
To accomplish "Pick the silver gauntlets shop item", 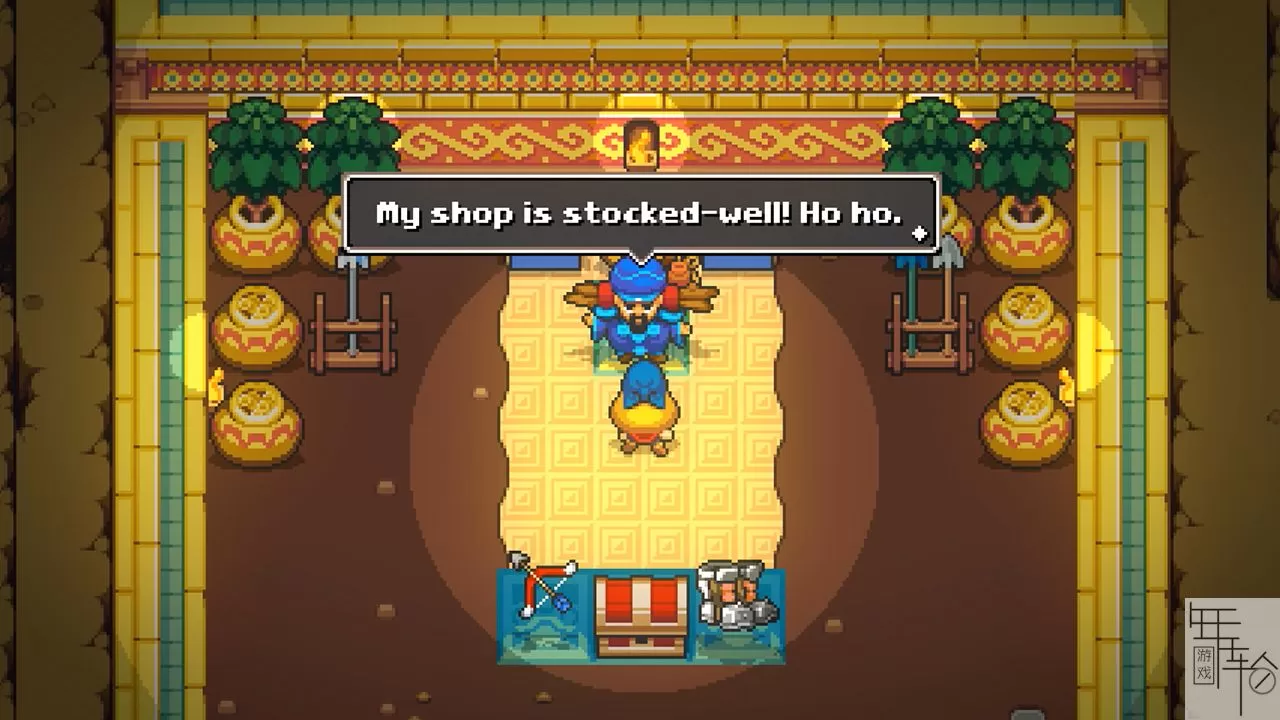I will click(x=737, y=595).
